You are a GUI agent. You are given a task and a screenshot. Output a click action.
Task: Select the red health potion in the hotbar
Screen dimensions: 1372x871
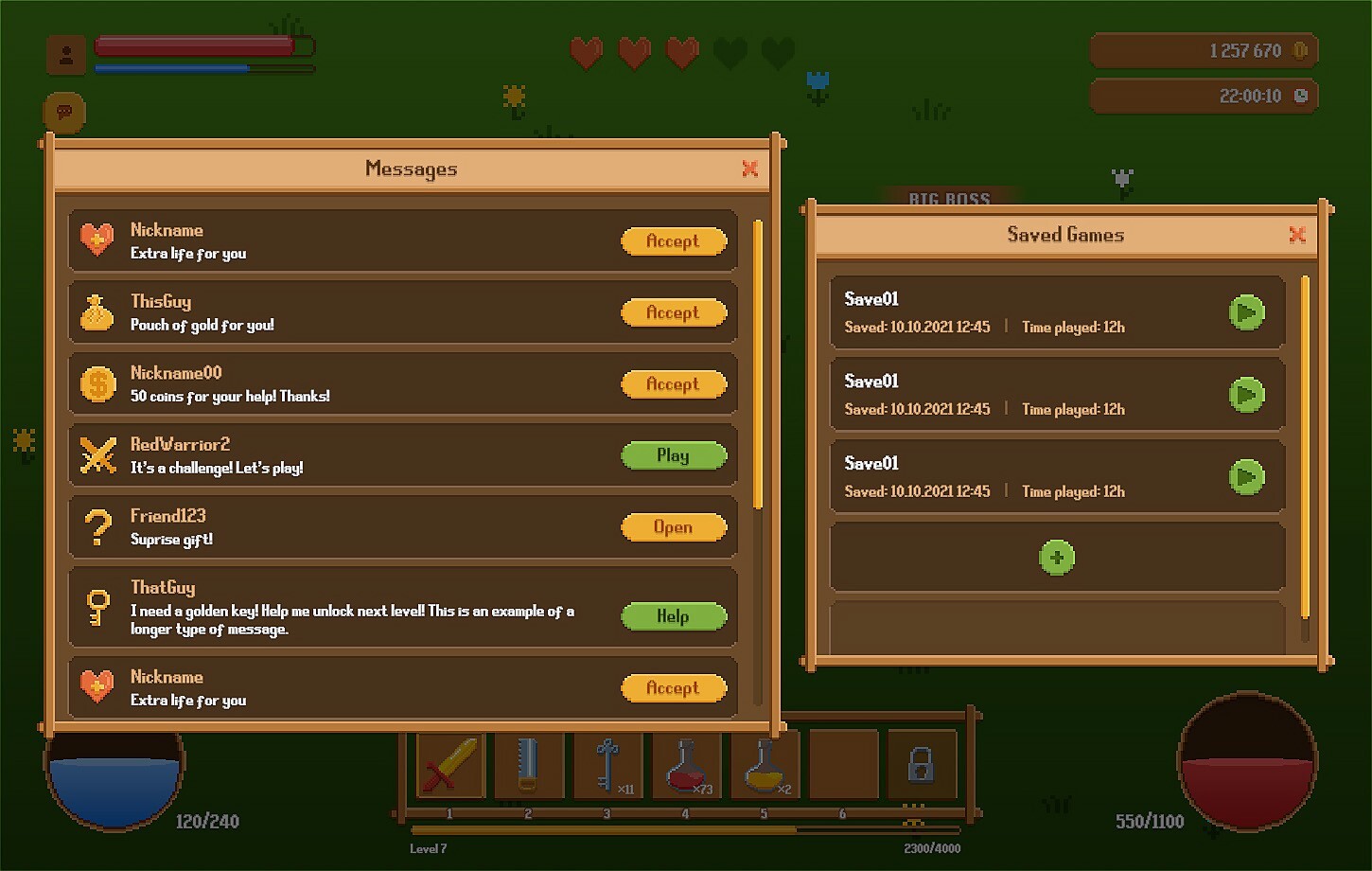pyautogui.click(x=687, y=765)
